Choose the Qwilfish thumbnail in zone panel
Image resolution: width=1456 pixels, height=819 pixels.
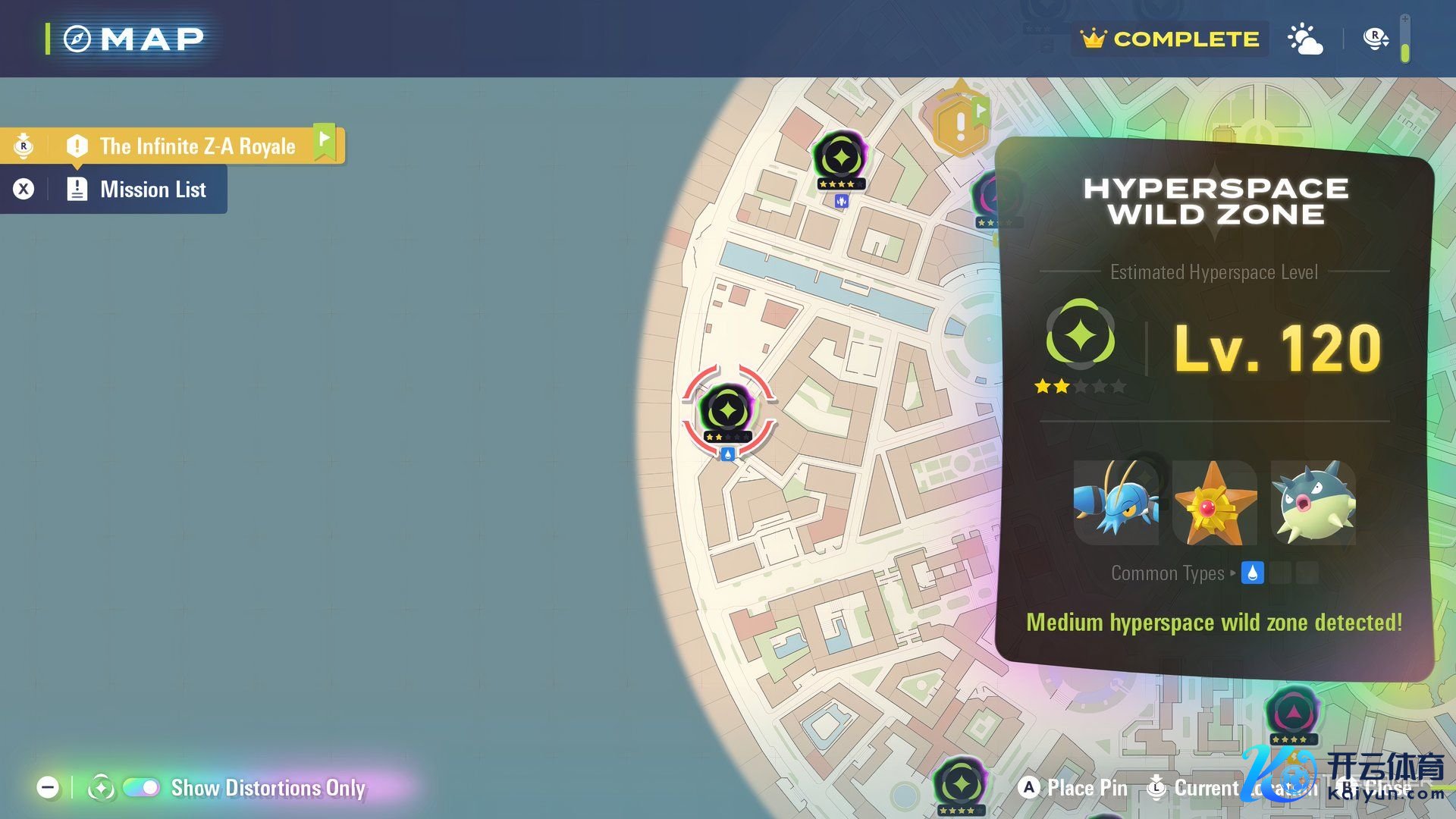point(1313,503)
